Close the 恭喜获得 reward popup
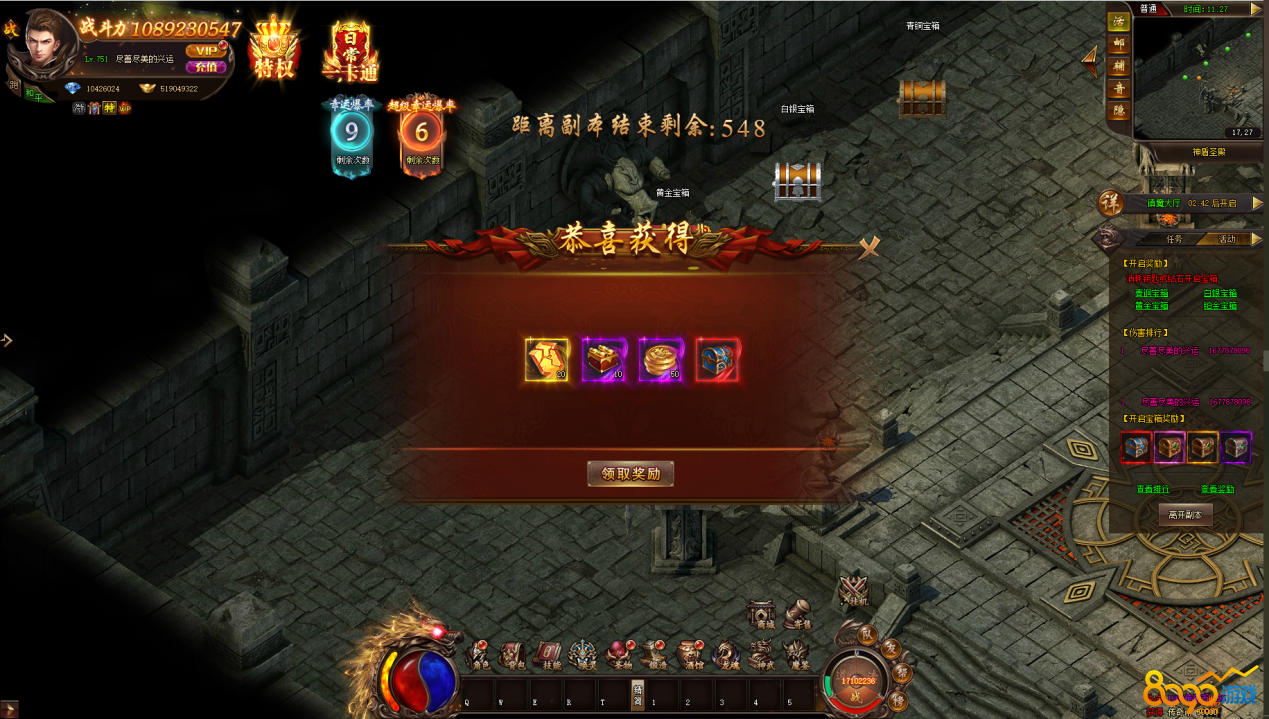Image resolution: width=1269 pixels, height=719 pixels. pos(869,247)
